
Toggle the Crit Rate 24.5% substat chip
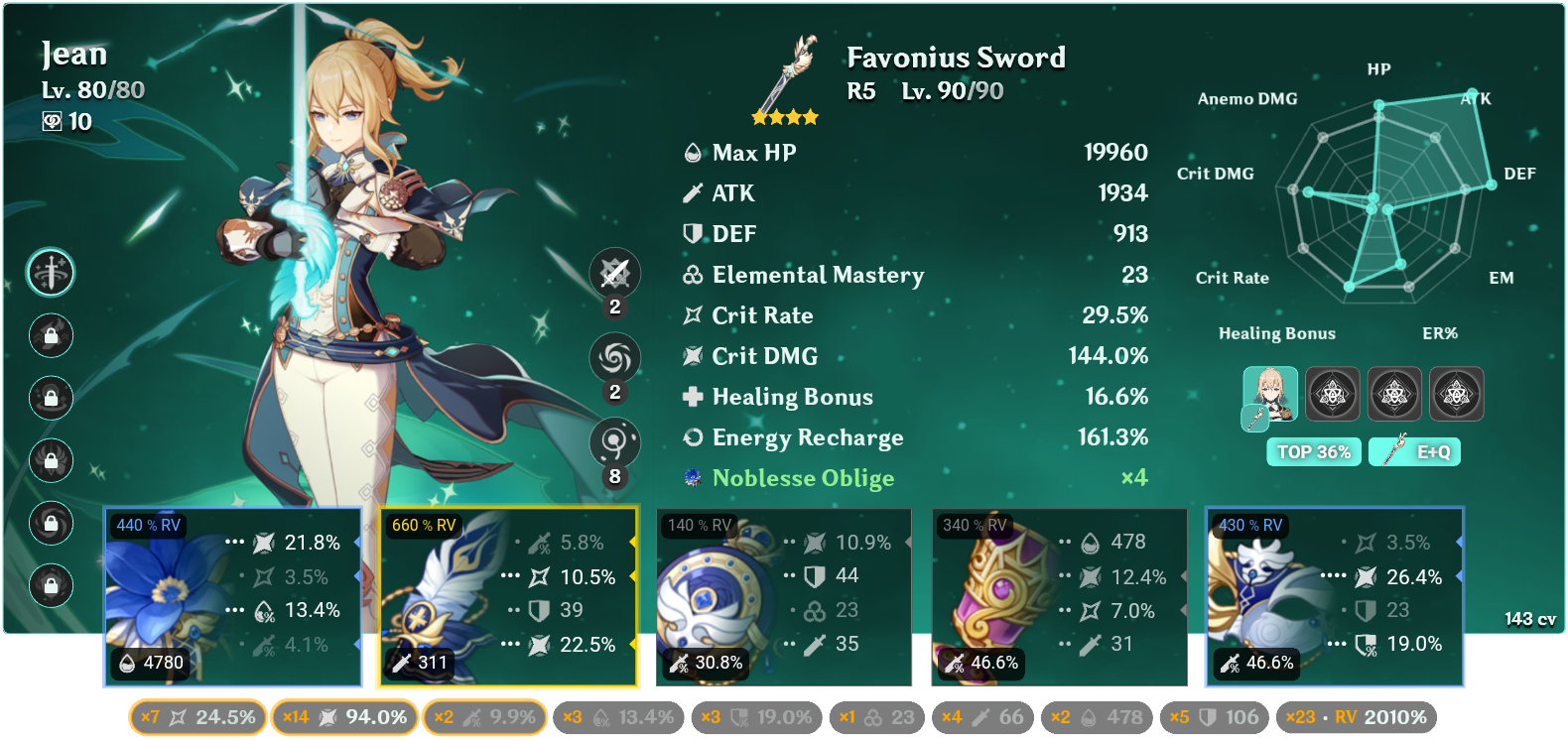[x=197, y=717]
